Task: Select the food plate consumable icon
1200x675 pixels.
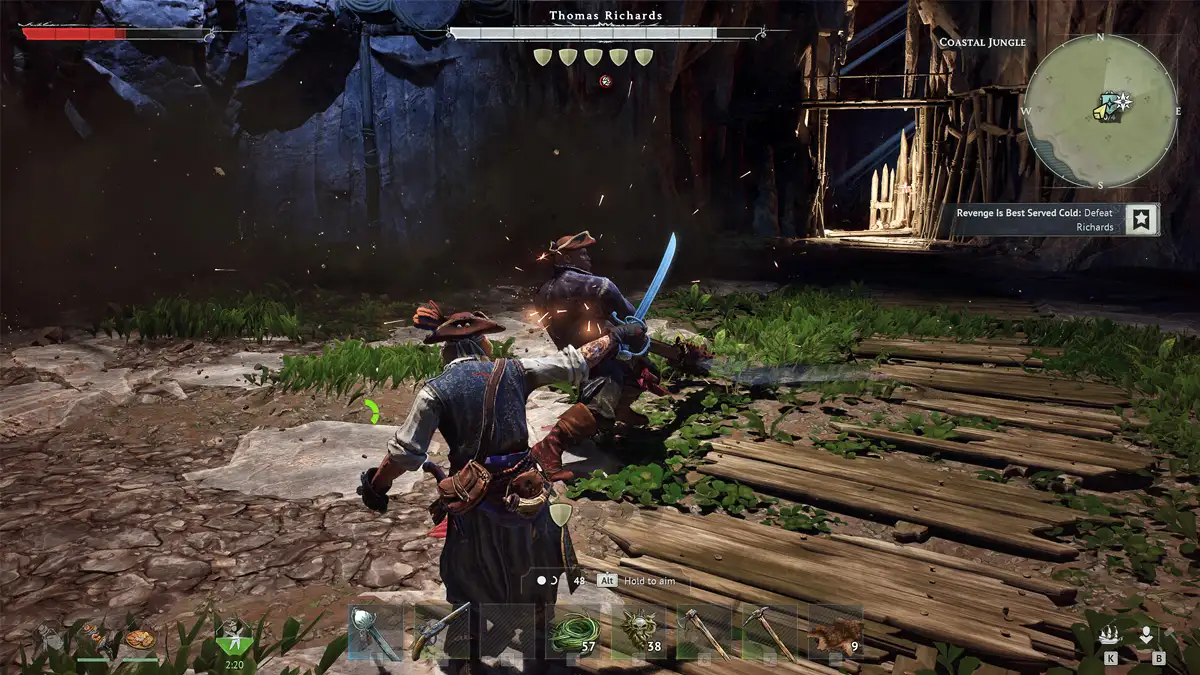Action: 140,637
